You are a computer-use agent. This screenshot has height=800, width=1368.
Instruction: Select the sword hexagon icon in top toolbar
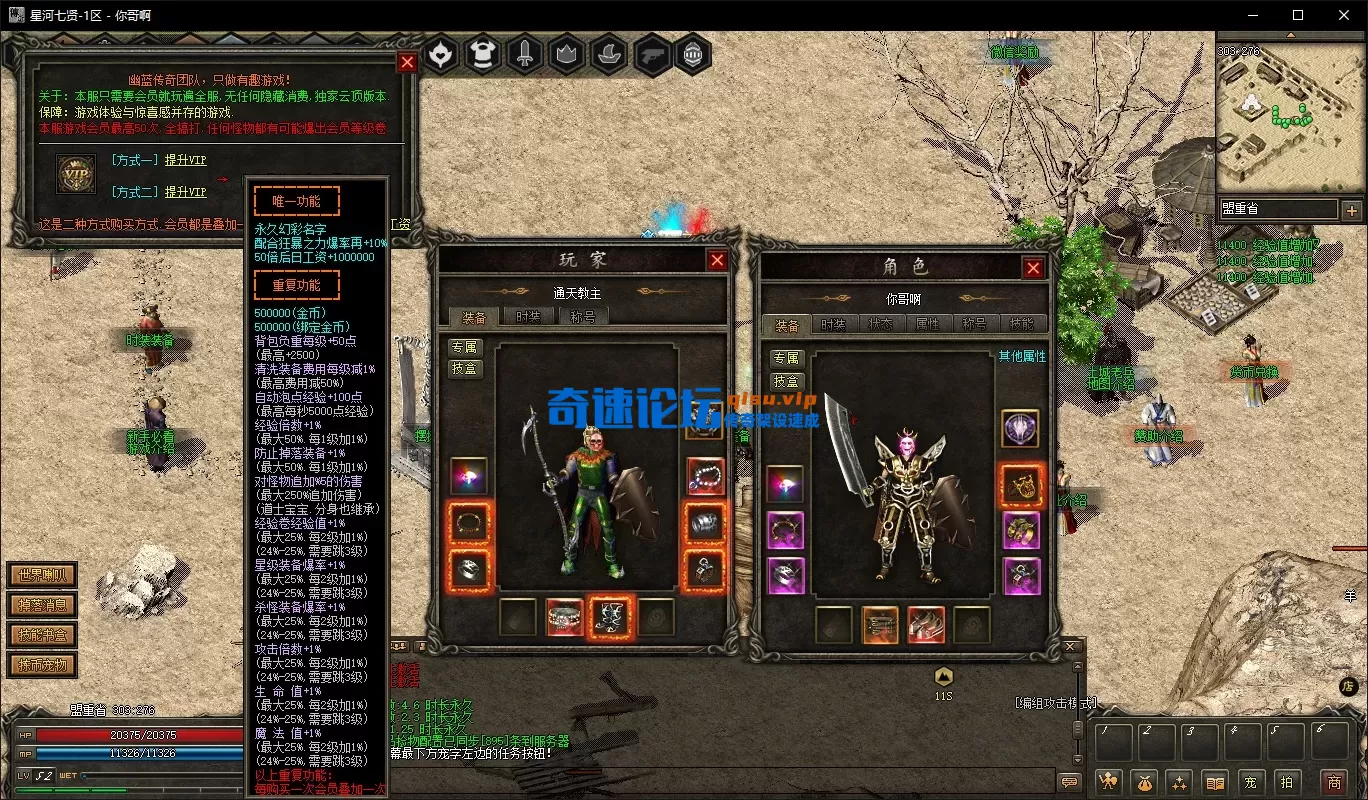pyautogui.click(x=525, y=55)
